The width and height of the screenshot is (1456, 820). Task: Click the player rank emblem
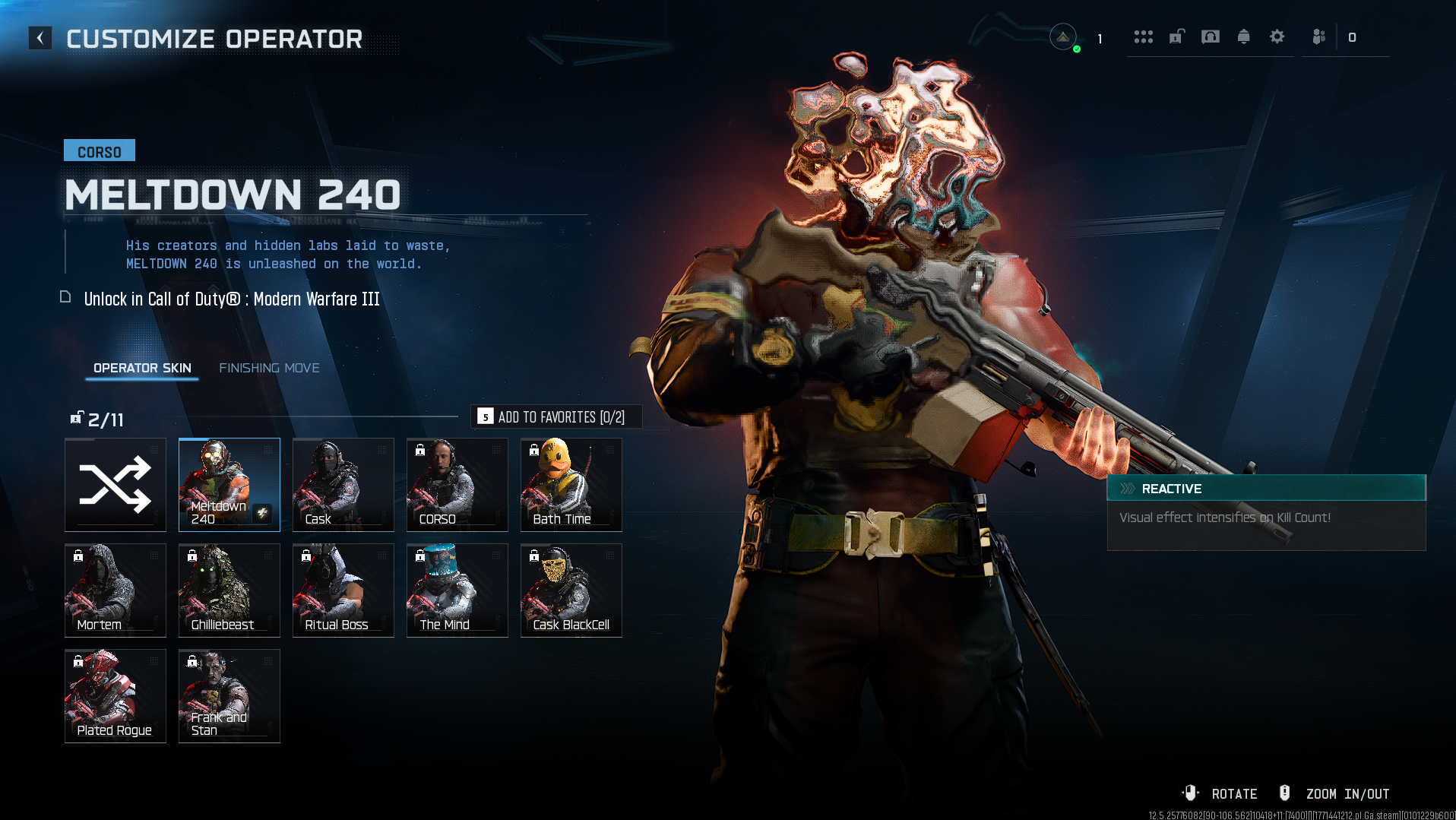click(1063, 36)
